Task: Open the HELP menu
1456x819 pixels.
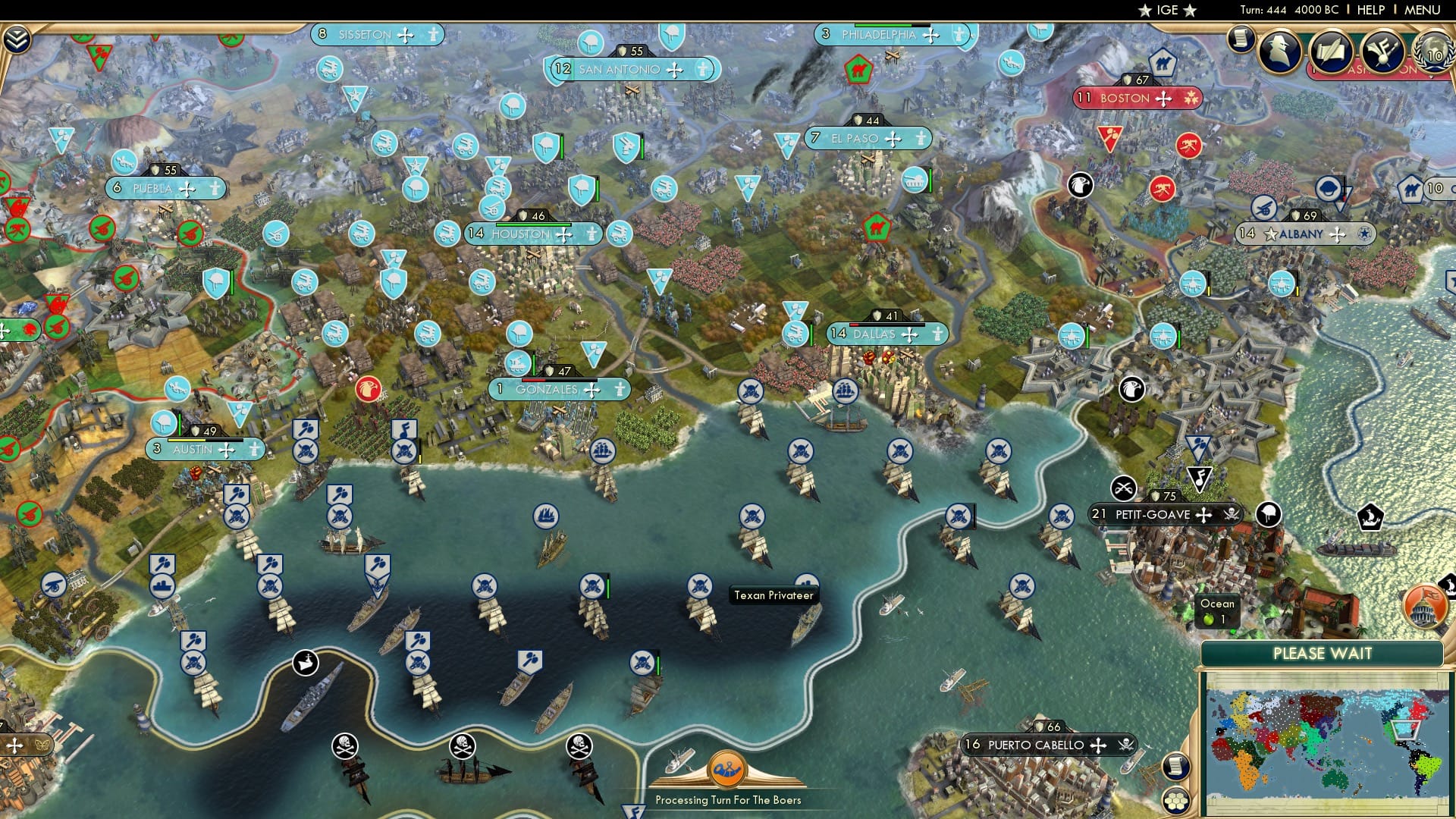Action: coord(1372,10)
